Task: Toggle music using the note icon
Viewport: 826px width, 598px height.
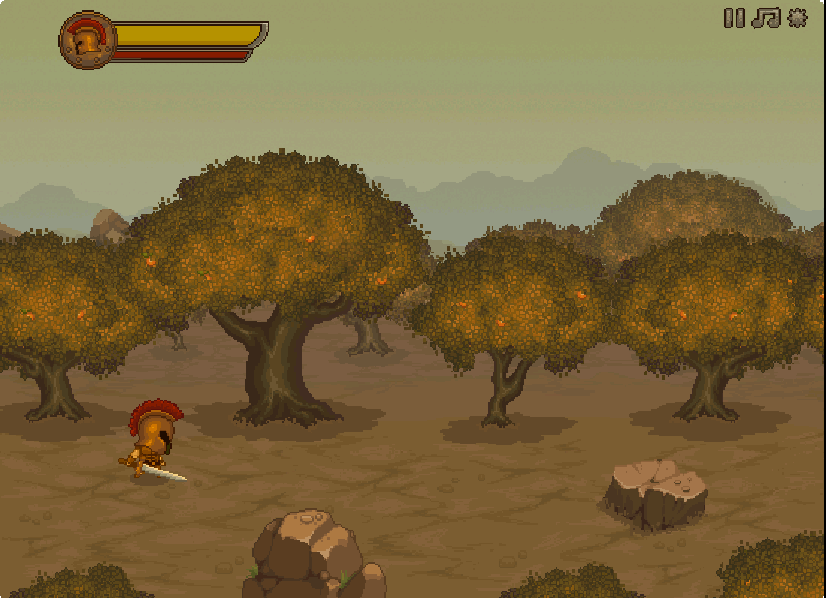Action: click(x=765, y=18)
